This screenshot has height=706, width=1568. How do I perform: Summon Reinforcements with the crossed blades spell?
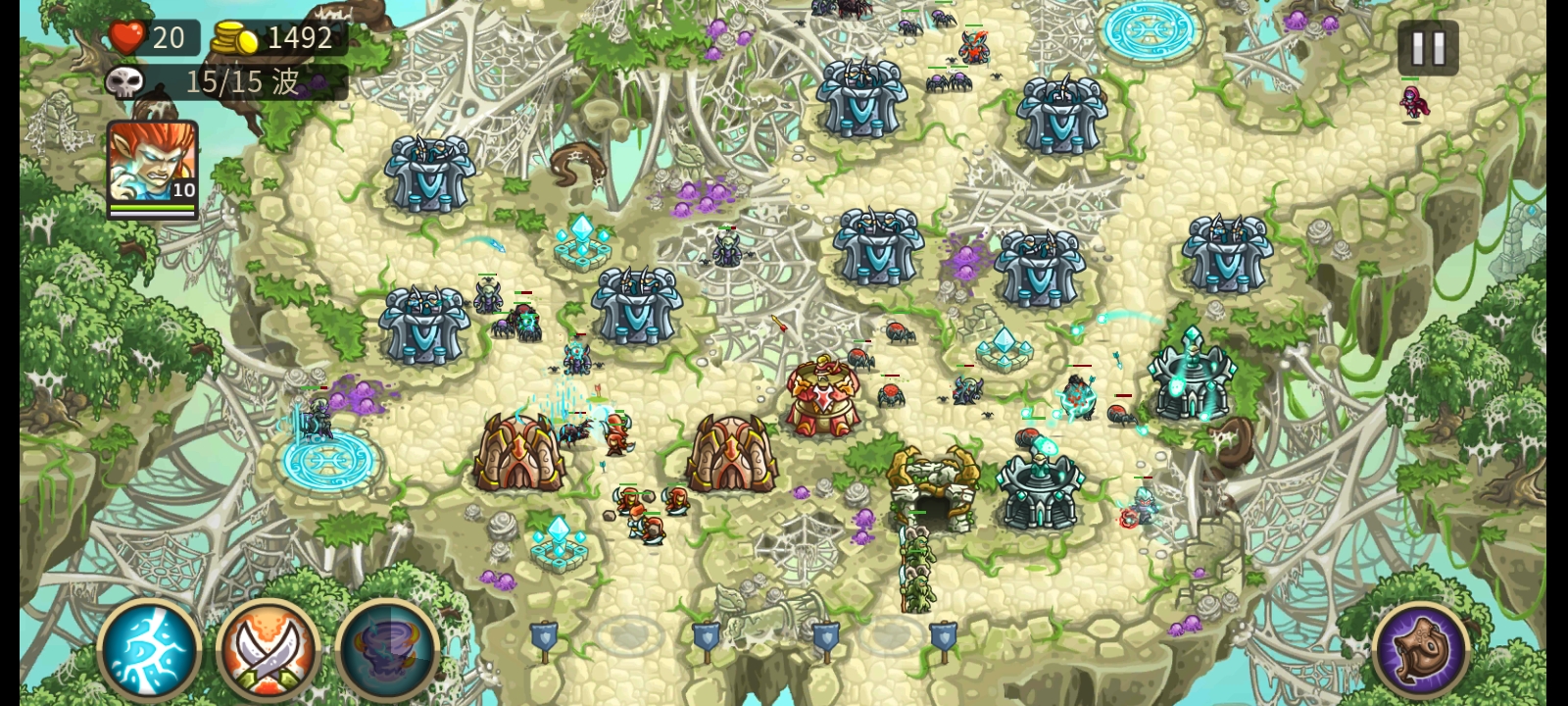(x=270, y=649)
